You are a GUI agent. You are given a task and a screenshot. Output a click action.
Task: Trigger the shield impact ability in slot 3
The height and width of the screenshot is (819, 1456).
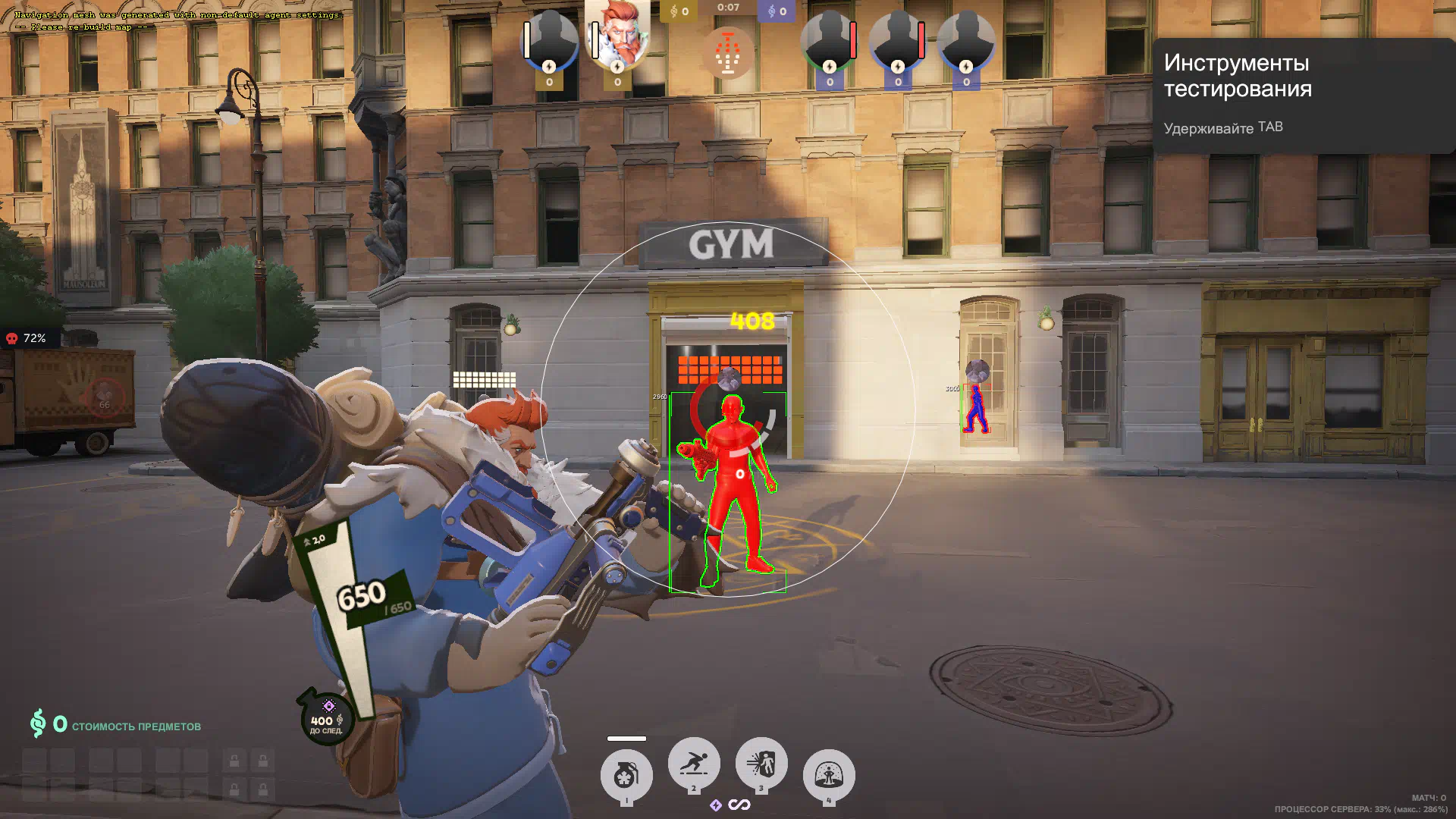point(761,763)
